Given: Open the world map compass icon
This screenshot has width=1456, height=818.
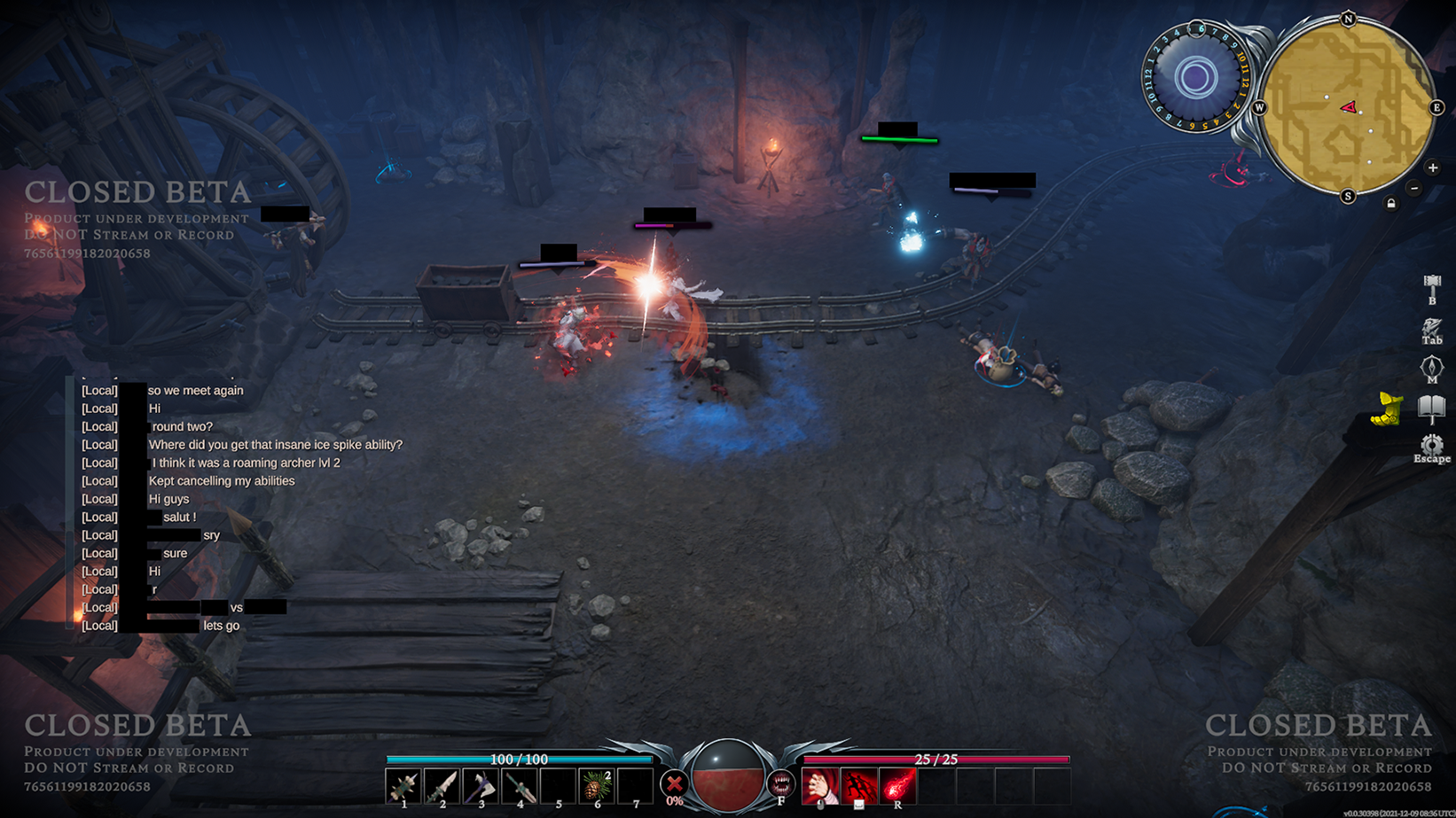Looking at the screenshot, I should tap(1431, 368).
